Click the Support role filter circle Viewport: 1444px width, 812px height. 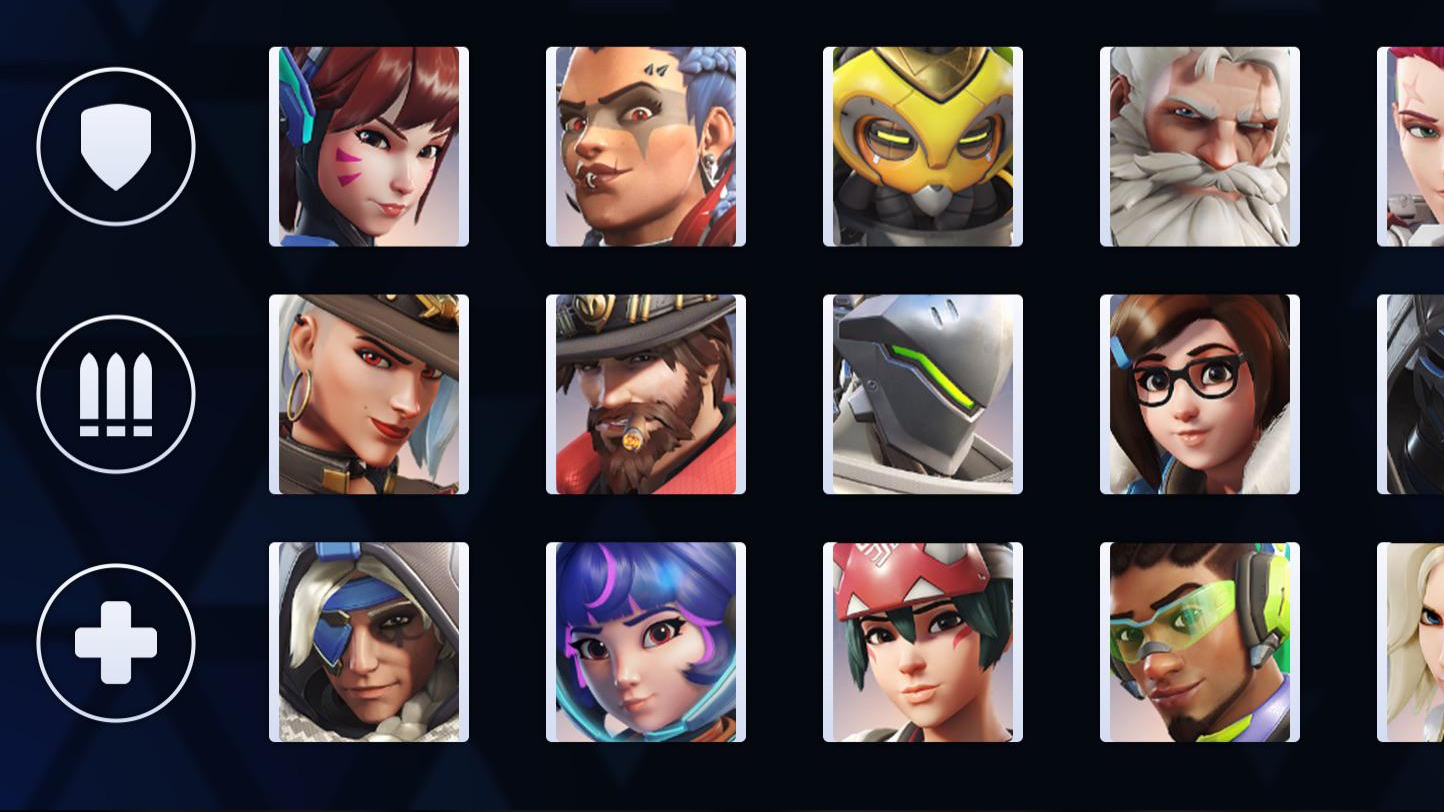pos(116,643)
